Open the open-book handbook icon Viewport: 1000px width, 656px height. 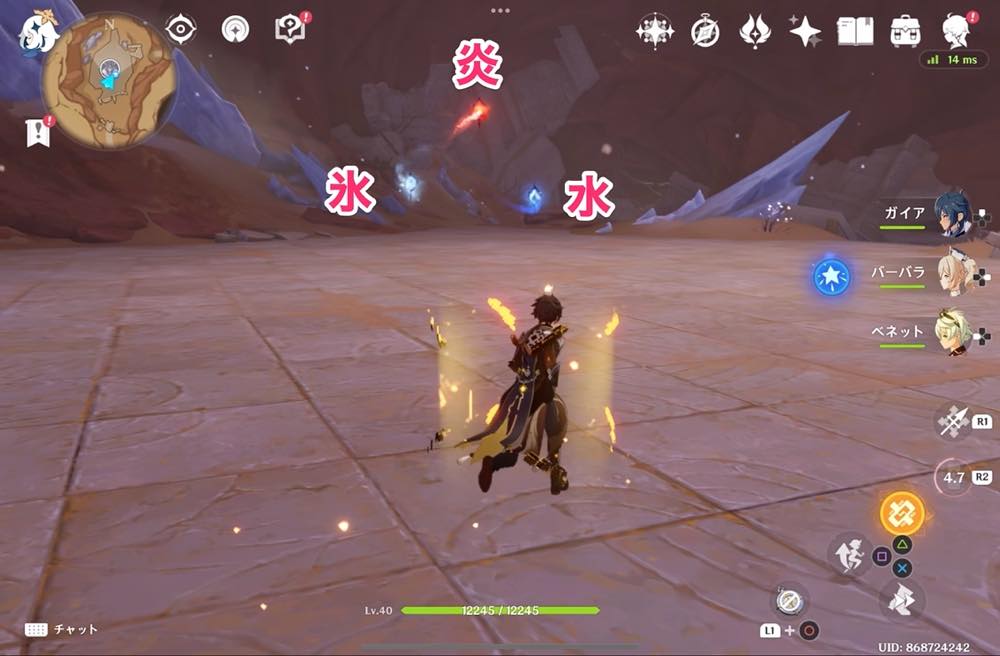[855, 31]
